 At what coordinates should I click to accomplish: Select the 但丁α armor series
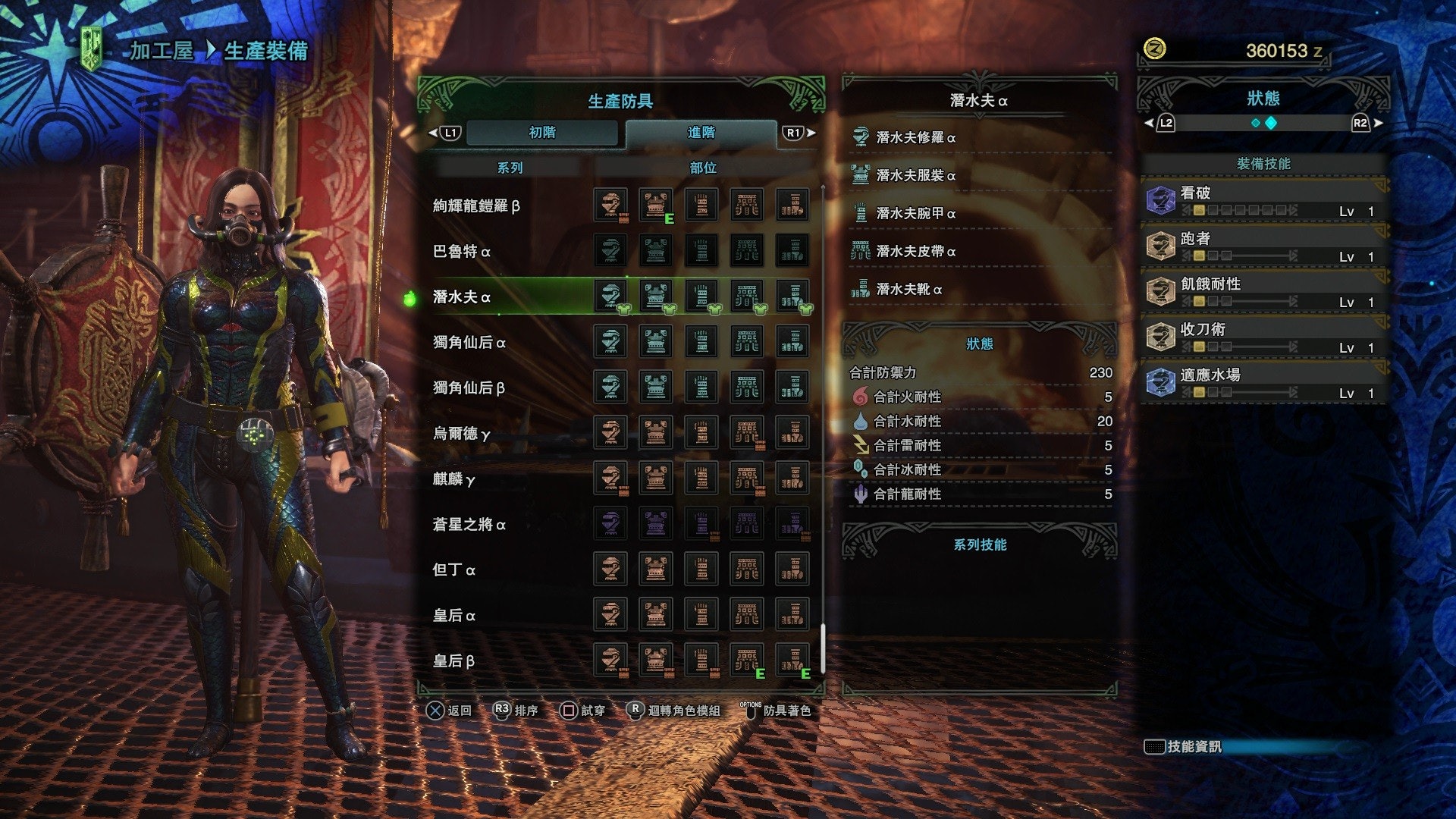tap(453, 570)
